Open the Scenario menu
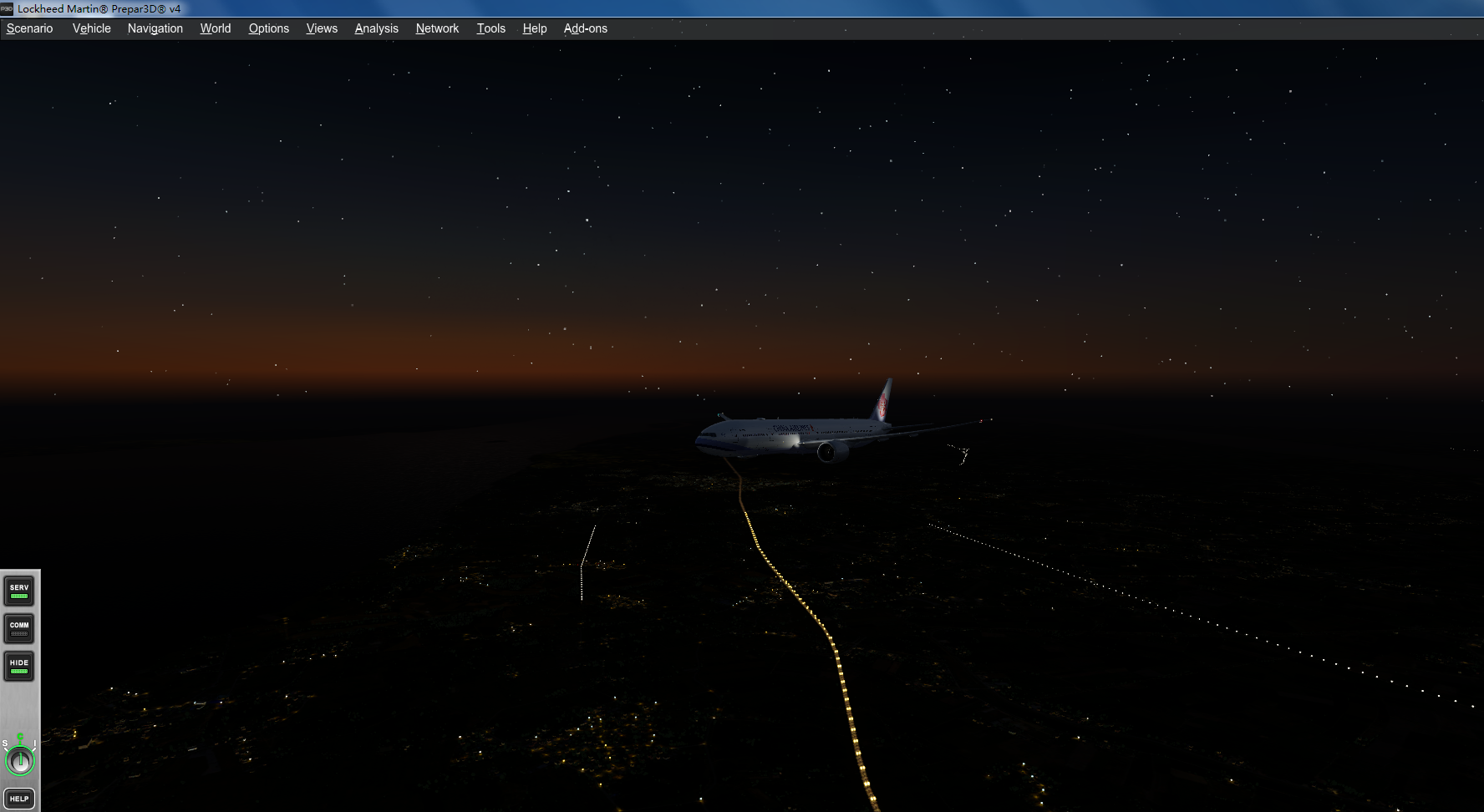The image size is (1484, 812). (28, 28)
